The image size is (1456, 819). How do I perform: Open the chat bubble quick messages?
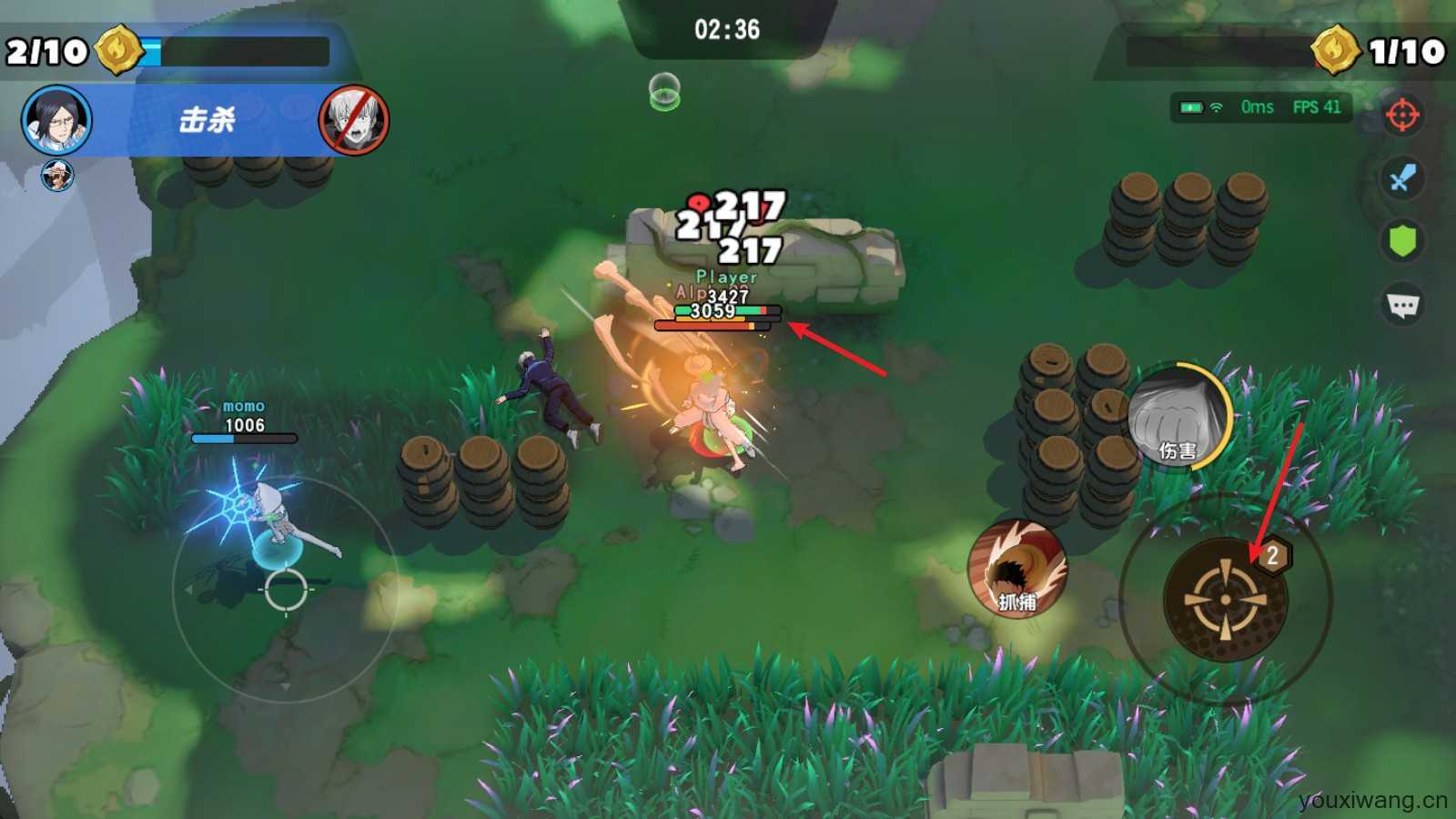tap(1402, 305)
